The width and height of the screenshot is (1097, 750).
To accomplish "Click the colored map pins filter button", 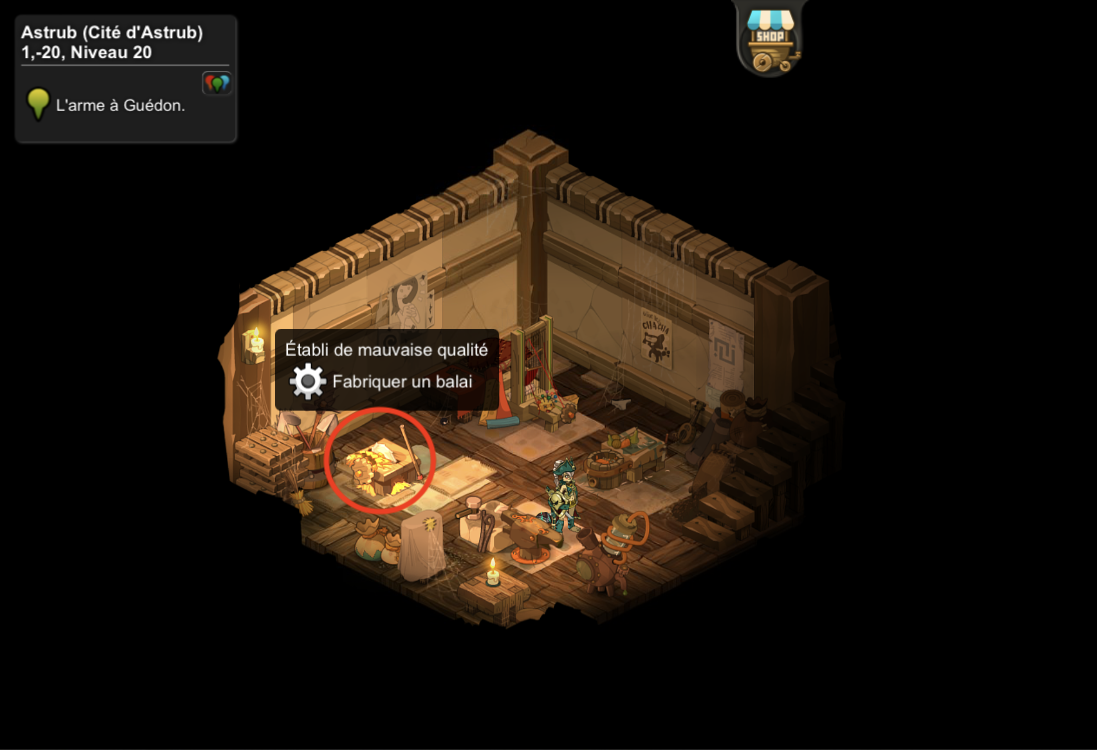I will tap(216, 83).
